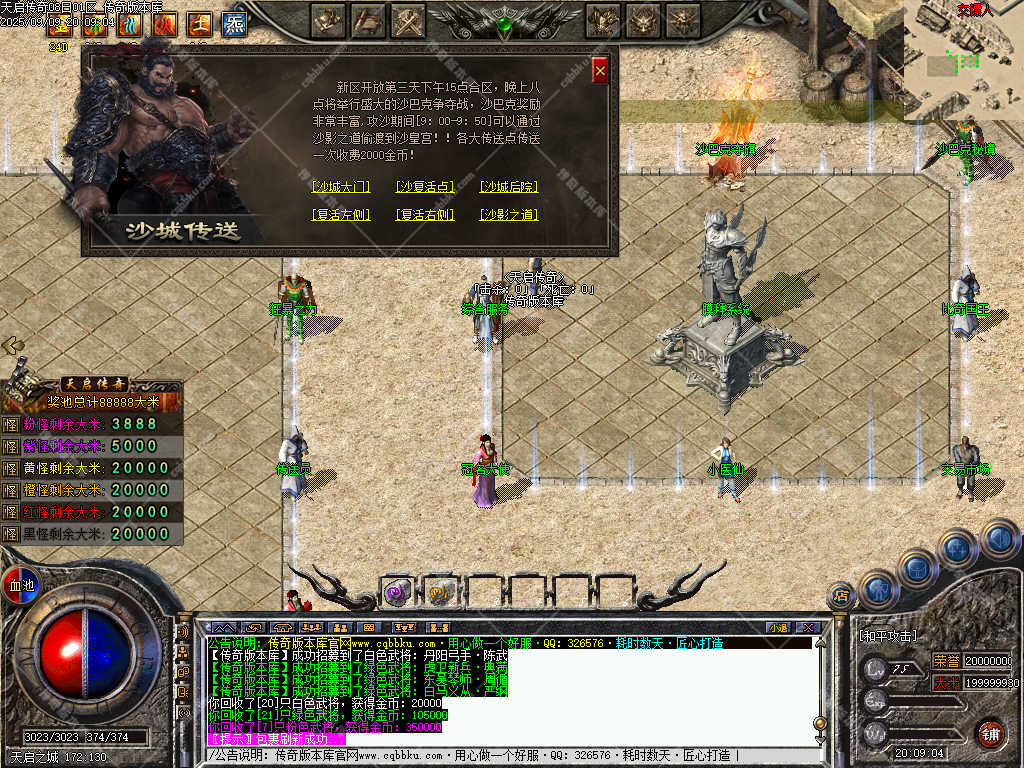Open the 店 shop button
The height and width of the screenshot is (768, 1024).
(x=841, y=596)
